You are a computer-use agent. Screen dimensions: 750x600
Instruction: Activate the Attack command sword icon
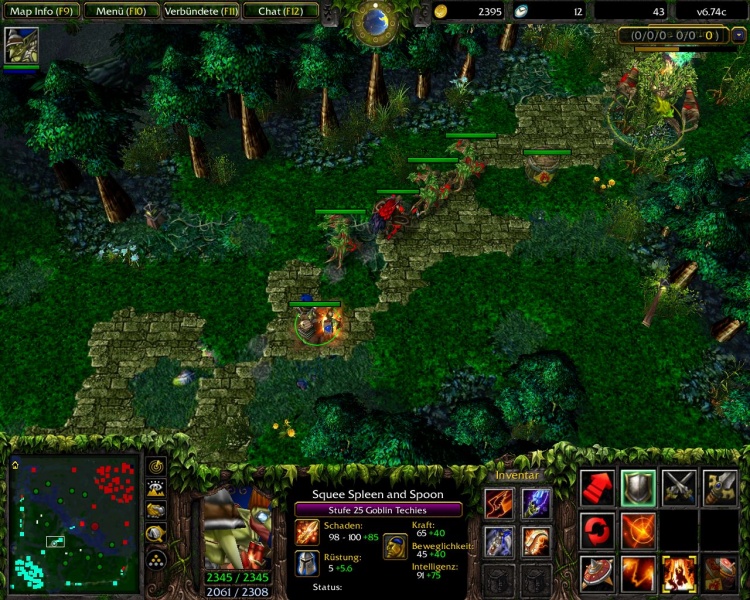click(x=720, y=487)
